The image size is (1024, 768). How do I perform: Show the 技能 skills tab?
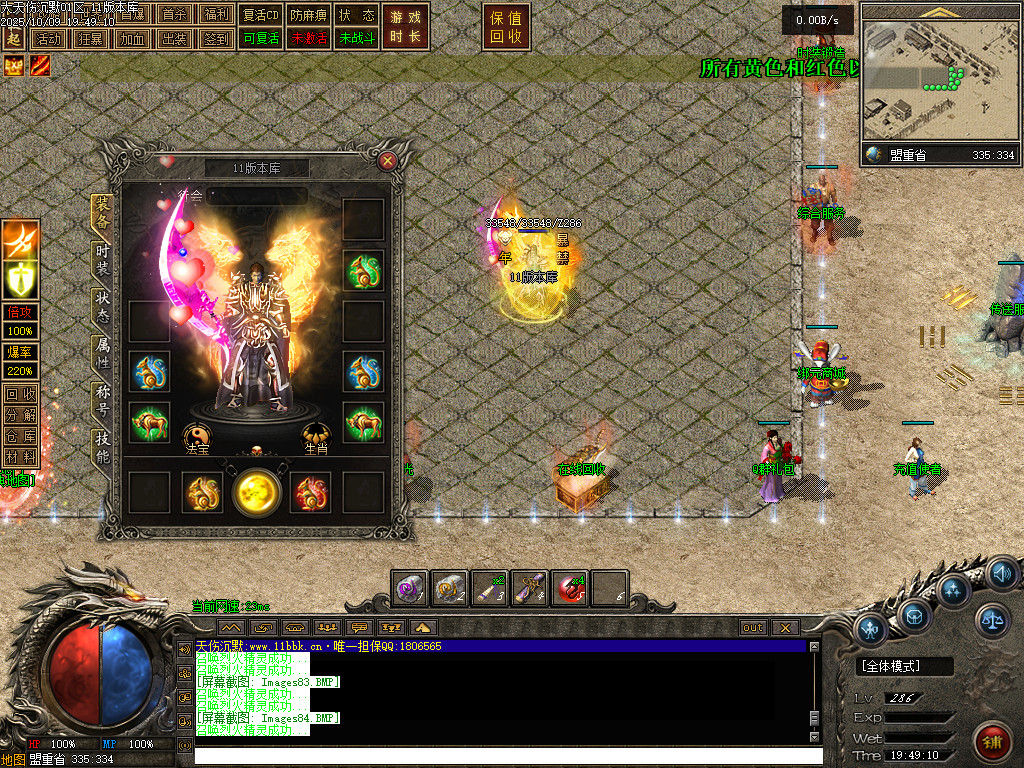coord(102,445)
